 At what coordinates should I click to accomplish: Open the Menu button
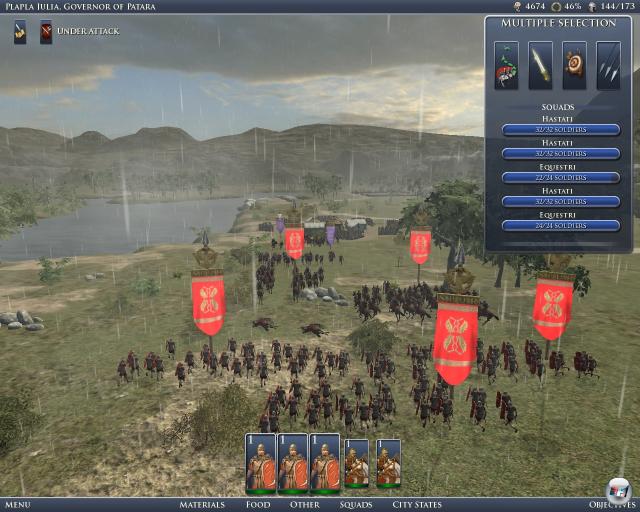pyautogui.click(x=17, y=505)
